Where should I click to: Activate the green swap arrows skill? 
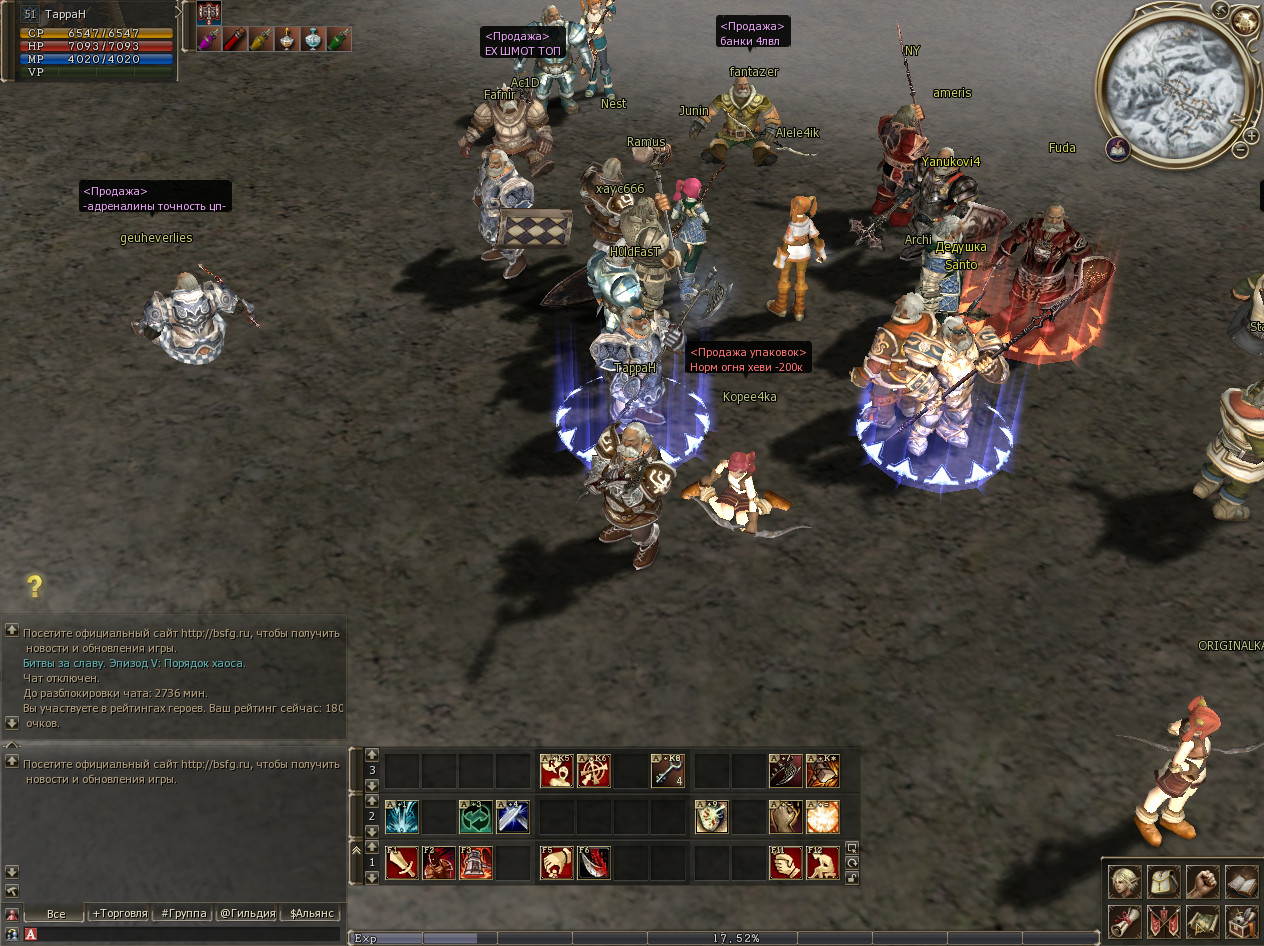coord(476,816)
